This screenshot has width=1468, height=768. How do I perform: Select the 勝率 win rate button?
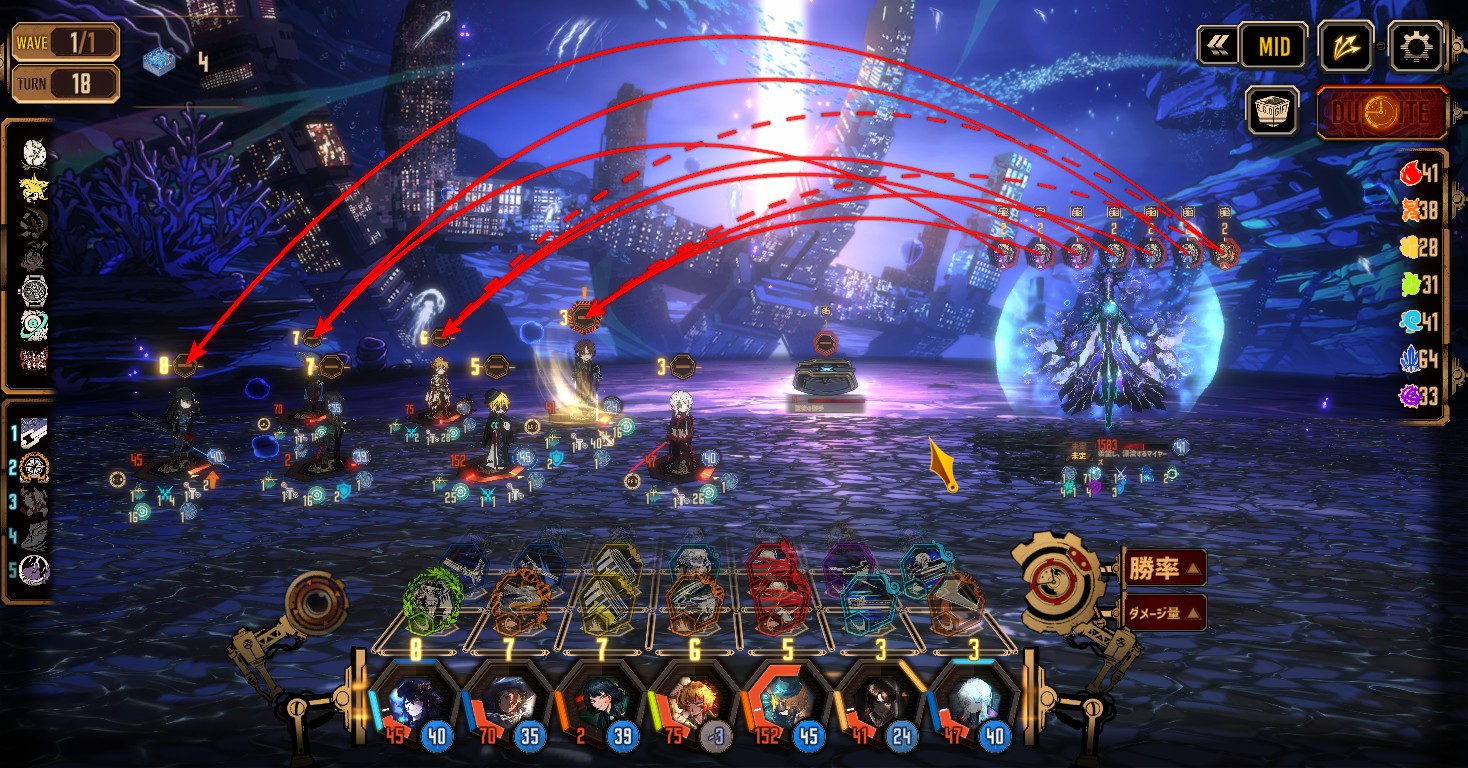[x=1164, y=569]
